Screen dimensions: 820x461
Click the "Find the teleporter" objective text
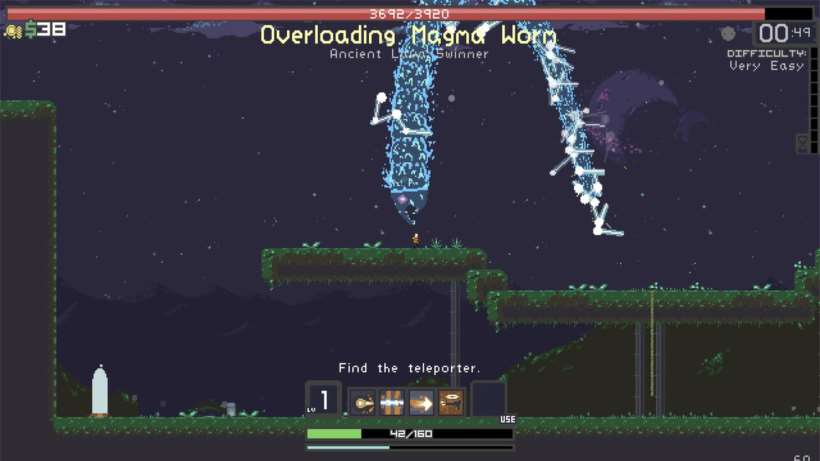(x=409, y=368)
